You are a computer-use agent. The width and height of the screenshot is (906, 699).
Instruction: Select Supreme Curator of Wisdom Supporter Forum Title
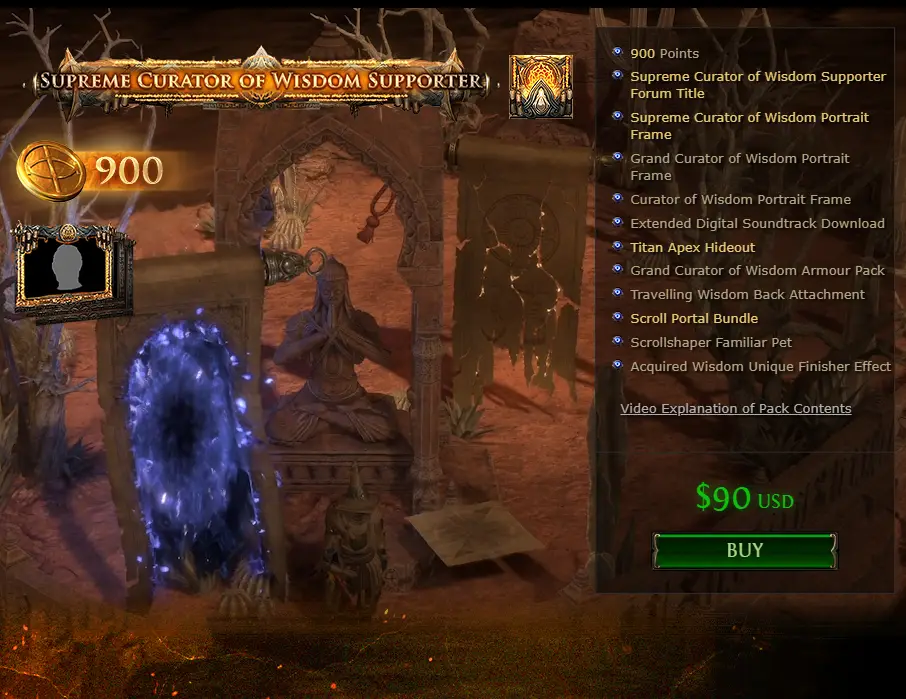coord(757,84)
